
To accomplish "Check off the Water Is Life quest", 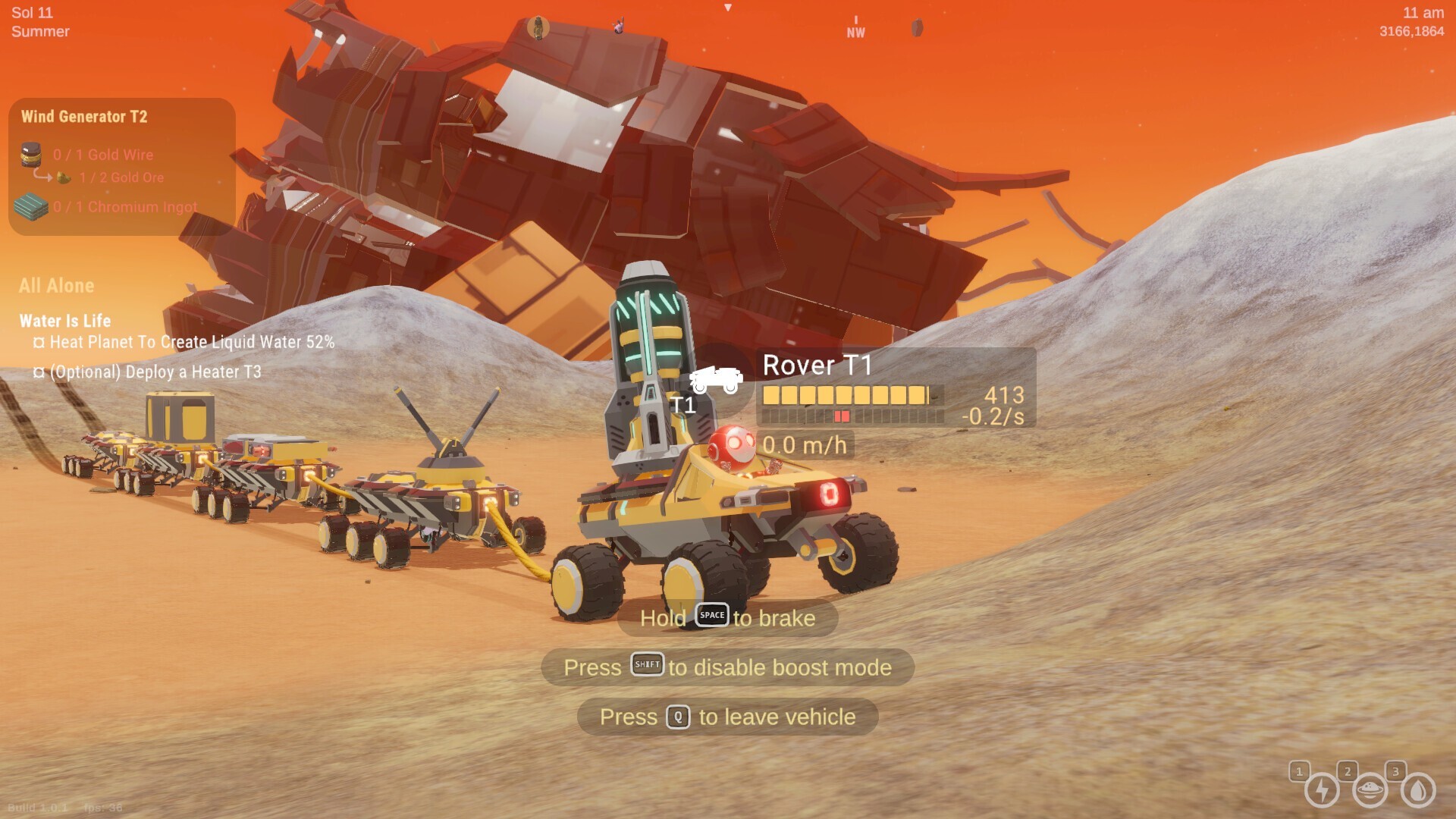I will coord(64,321).
